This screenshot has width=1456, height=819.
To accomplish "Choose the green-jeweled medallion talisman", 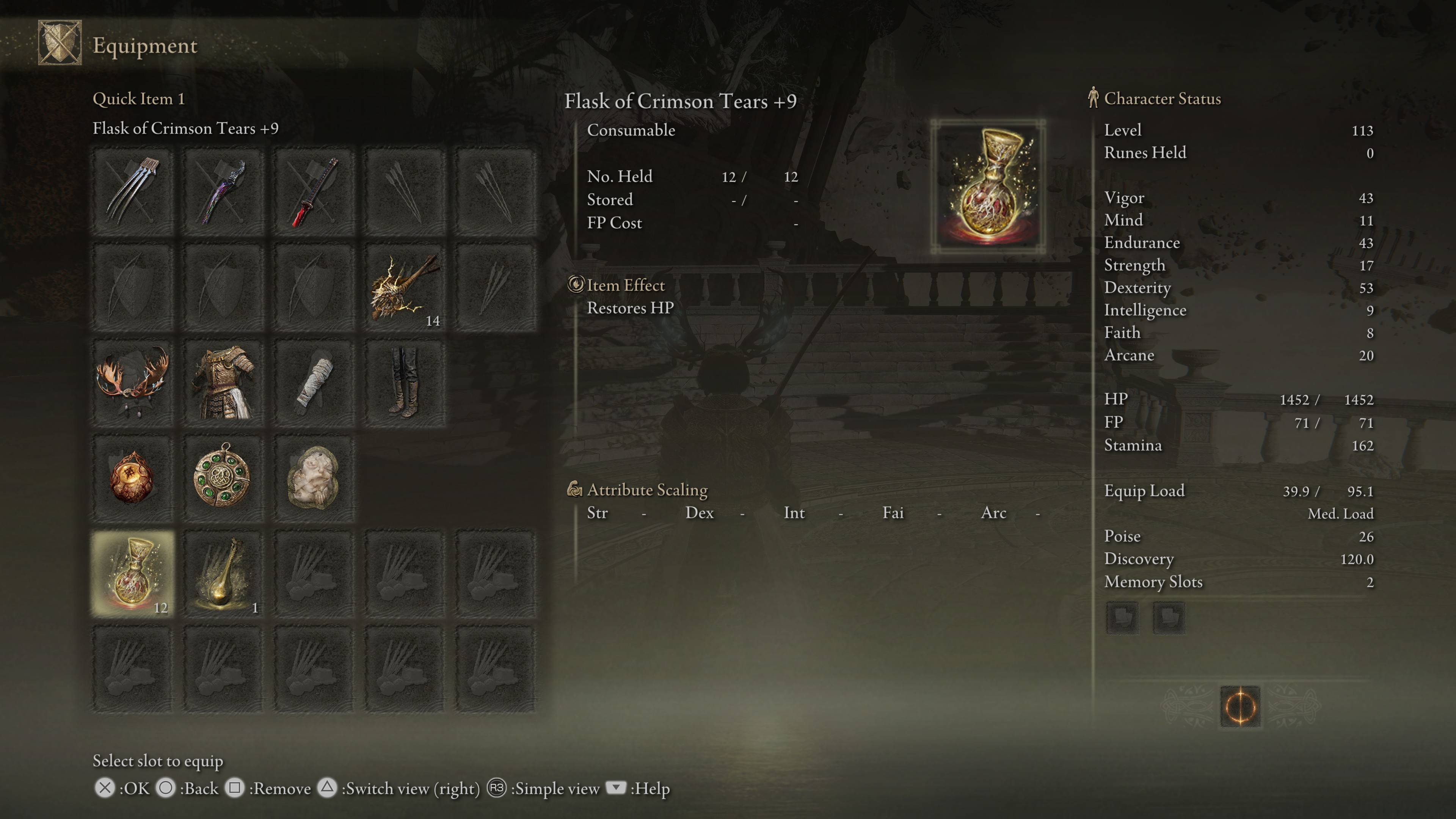I will 224,478.
